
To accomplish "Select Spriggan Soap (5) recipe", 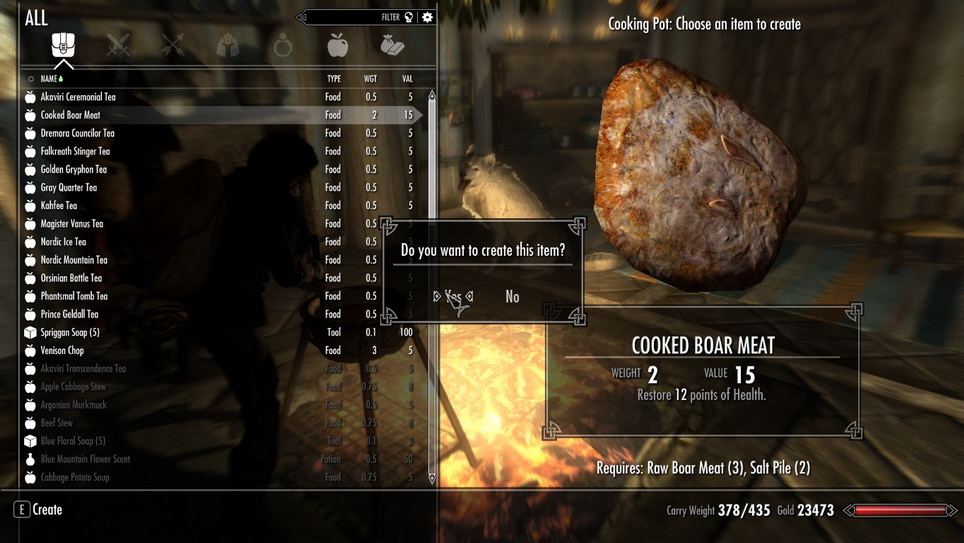I will [70, 332].
